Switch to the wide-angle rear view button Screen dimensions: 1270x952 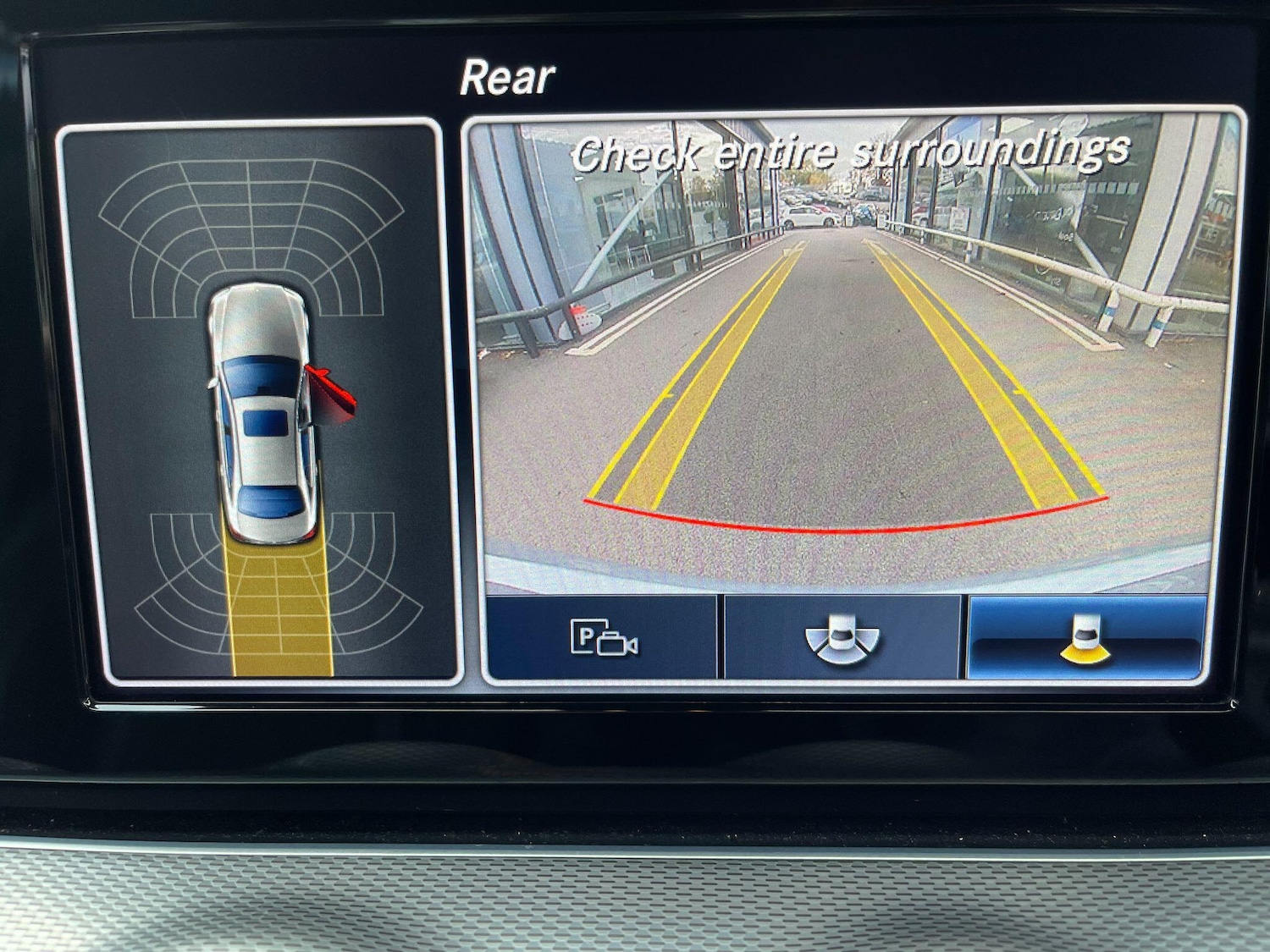click(842, 637)
